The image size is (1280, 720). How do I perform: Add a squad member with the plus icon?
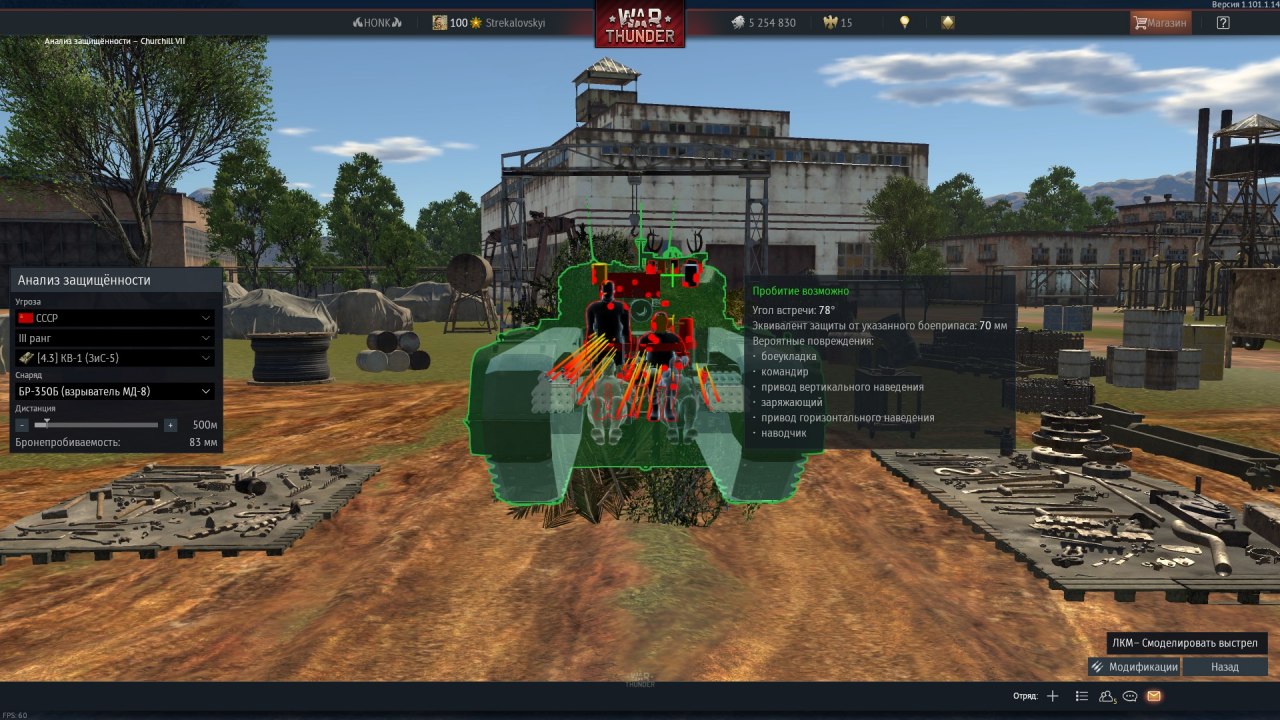point(1052,696)
